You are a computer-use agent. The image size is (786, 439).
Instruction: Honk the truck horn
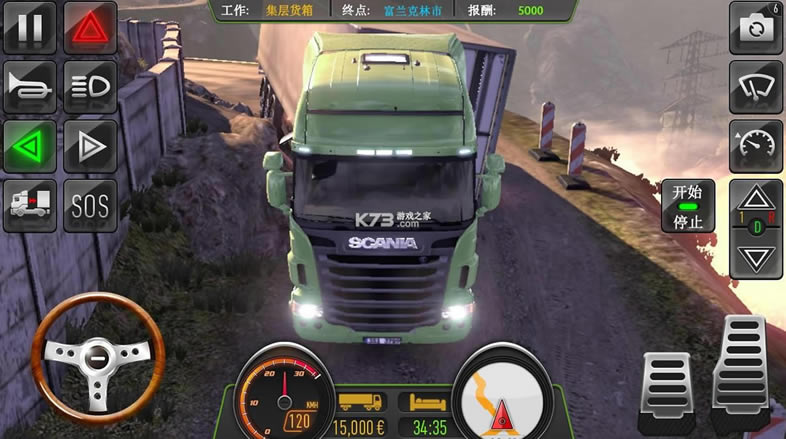[30, 87]
